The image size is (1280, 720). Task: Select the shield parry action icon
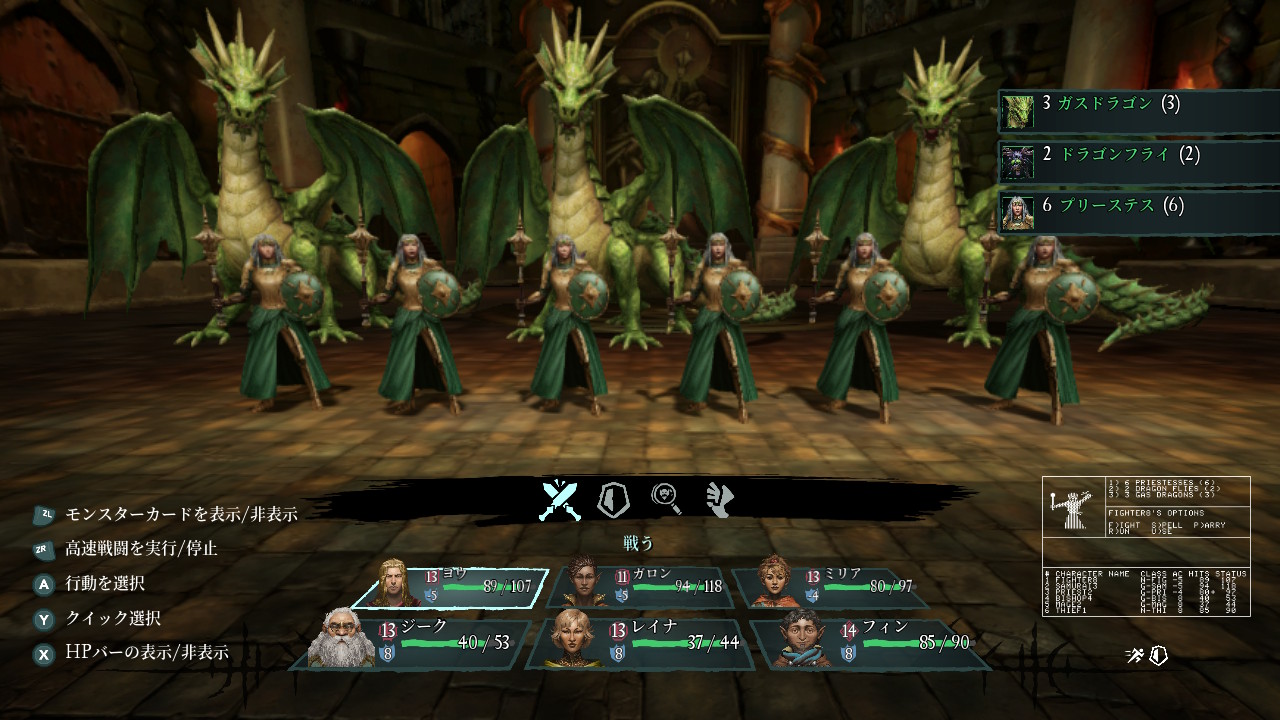point(612,499)
